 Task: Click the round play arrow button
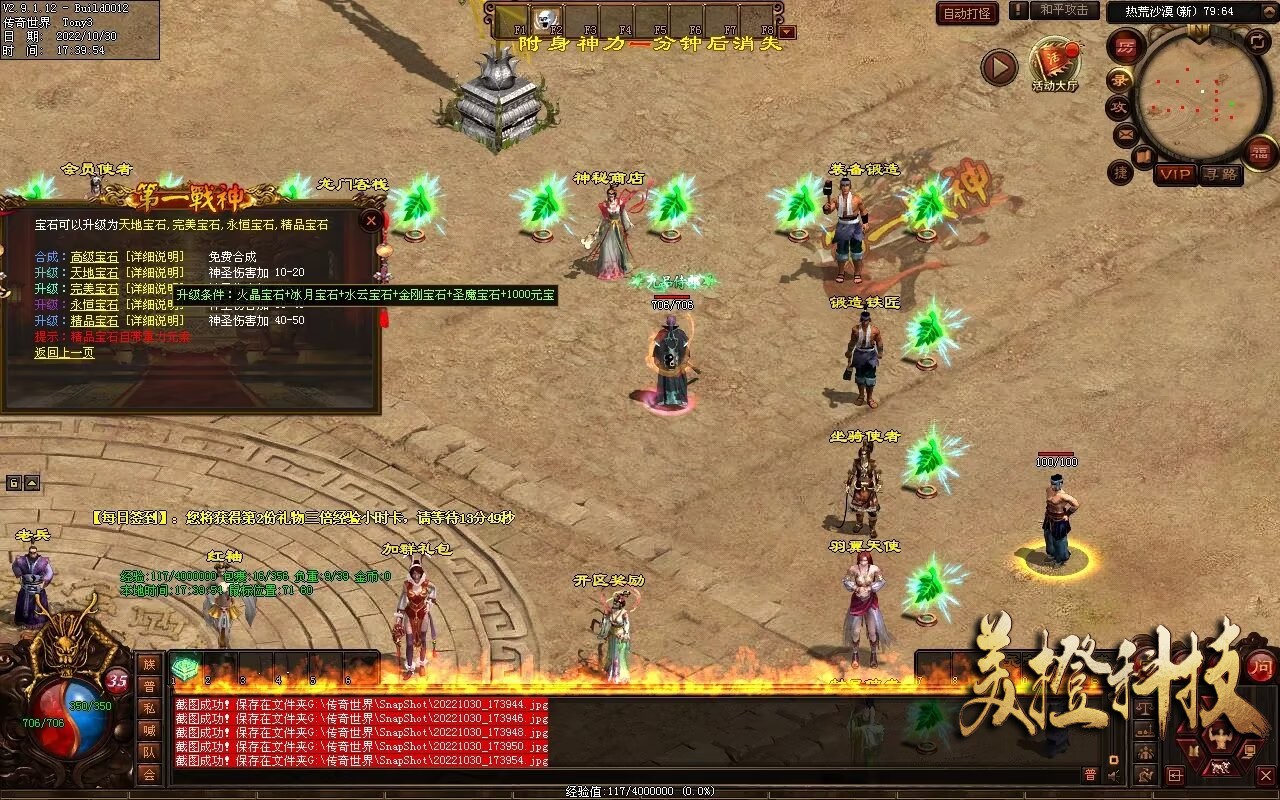pyautogui.click(x=998, y=68)
